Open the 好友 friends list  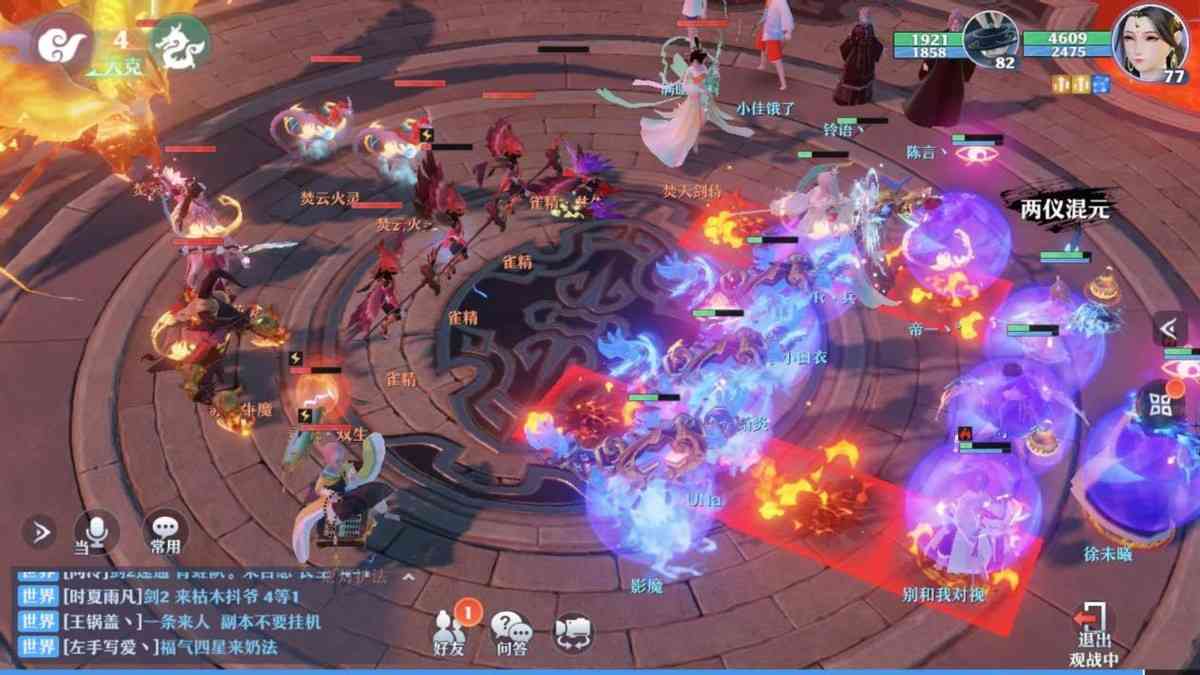451,630
